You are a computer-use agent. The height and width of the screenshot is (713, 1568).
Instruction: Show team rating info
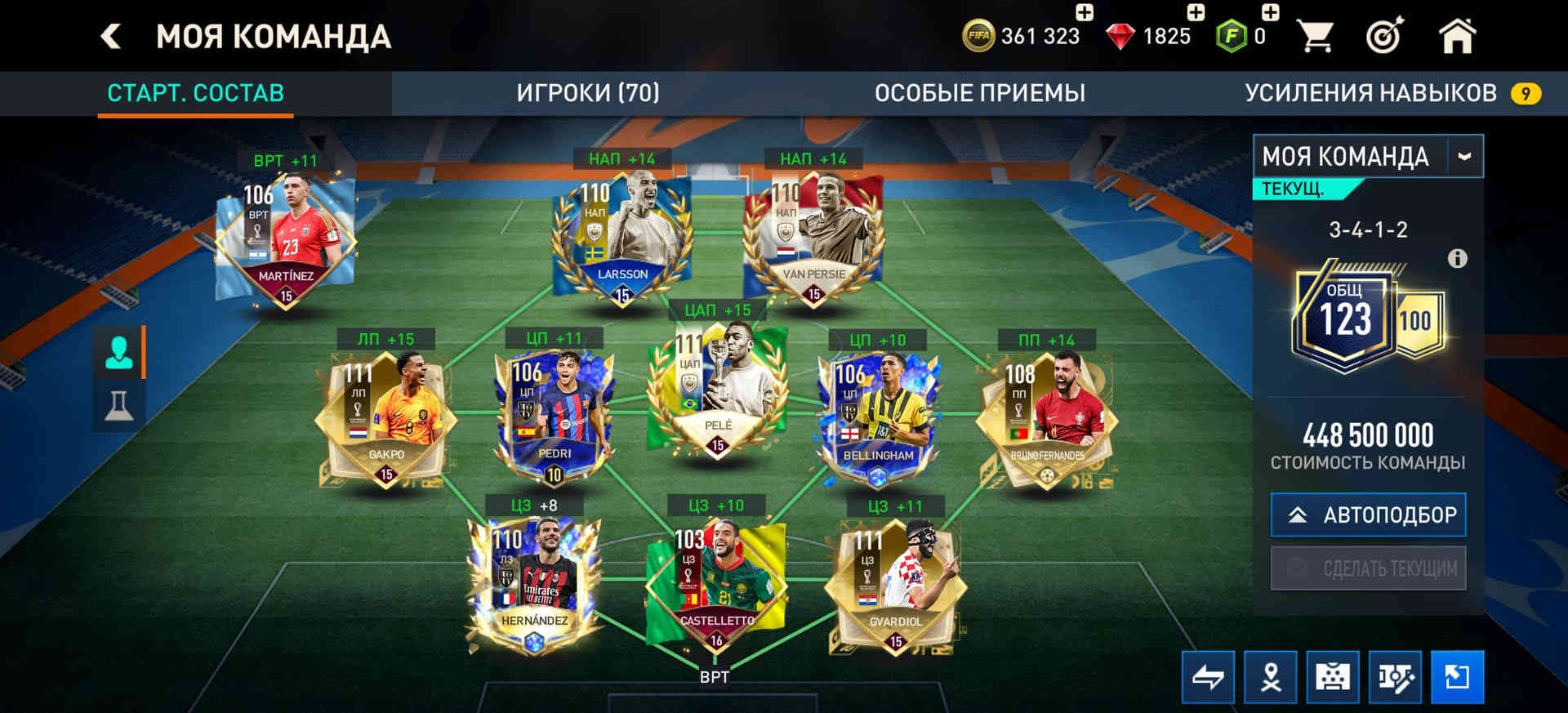pyautogui.click(x=1457, y=259)
